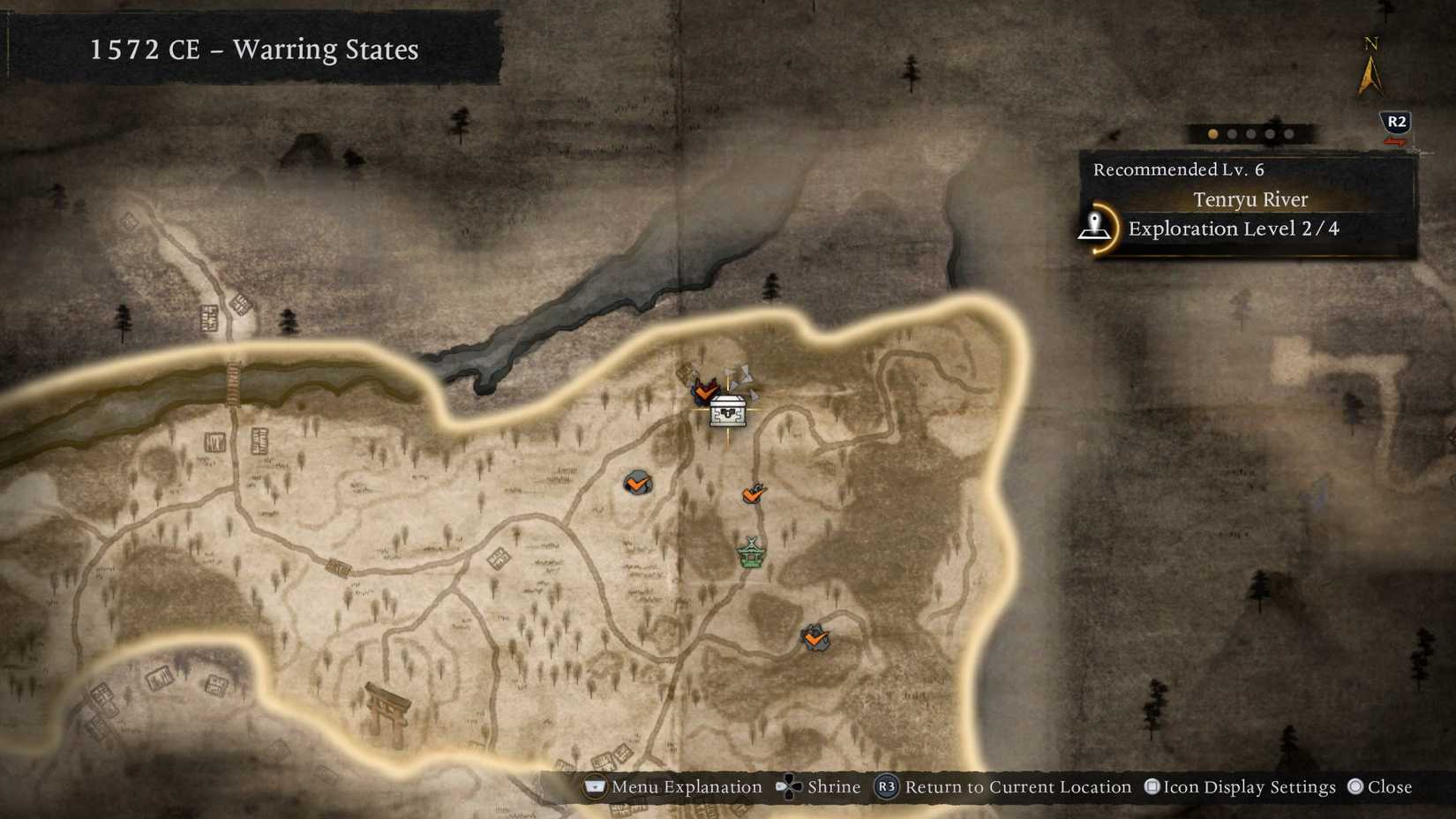Click the R2 button prompt at top right

(1395, 119)
